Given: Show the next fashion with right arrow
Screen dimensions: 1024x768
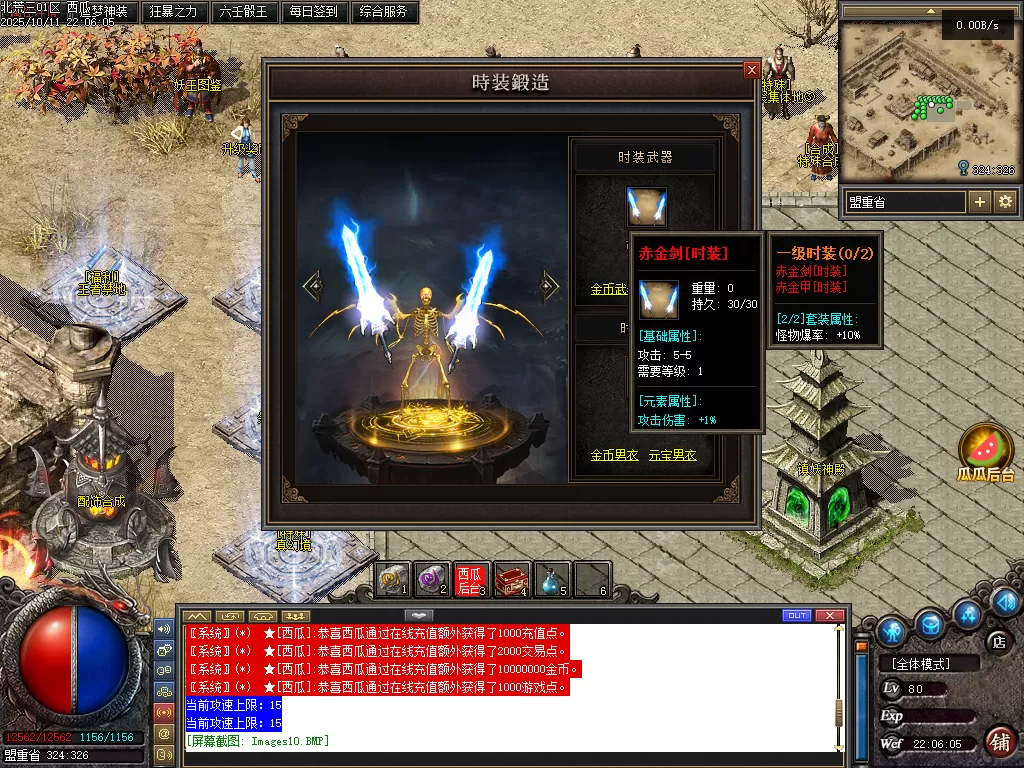Looking at the screenshot, I should tap(549, 286).
